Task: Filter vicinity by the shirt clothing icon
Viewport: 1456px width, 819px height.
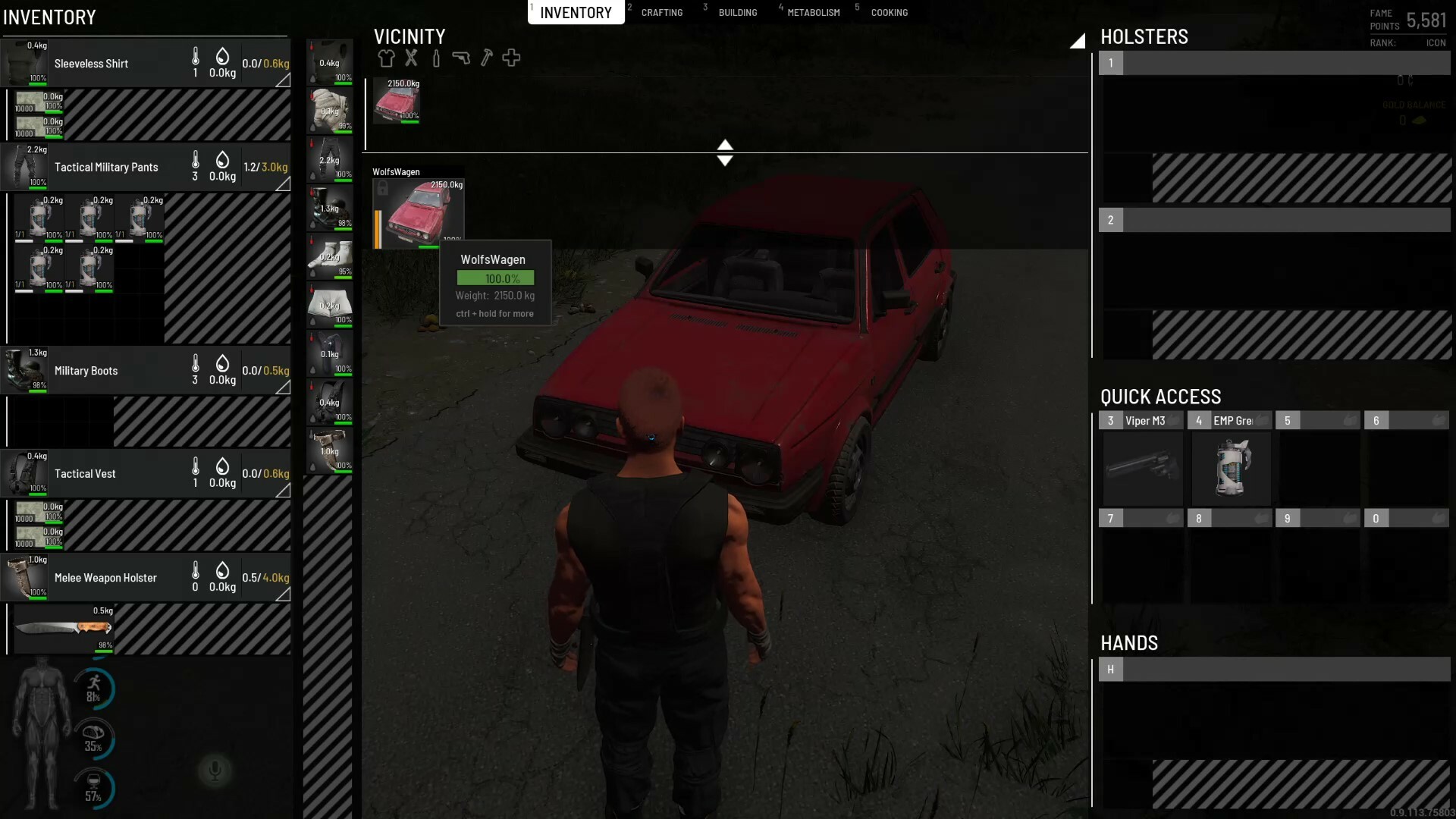Action: (x=387, y=58)
